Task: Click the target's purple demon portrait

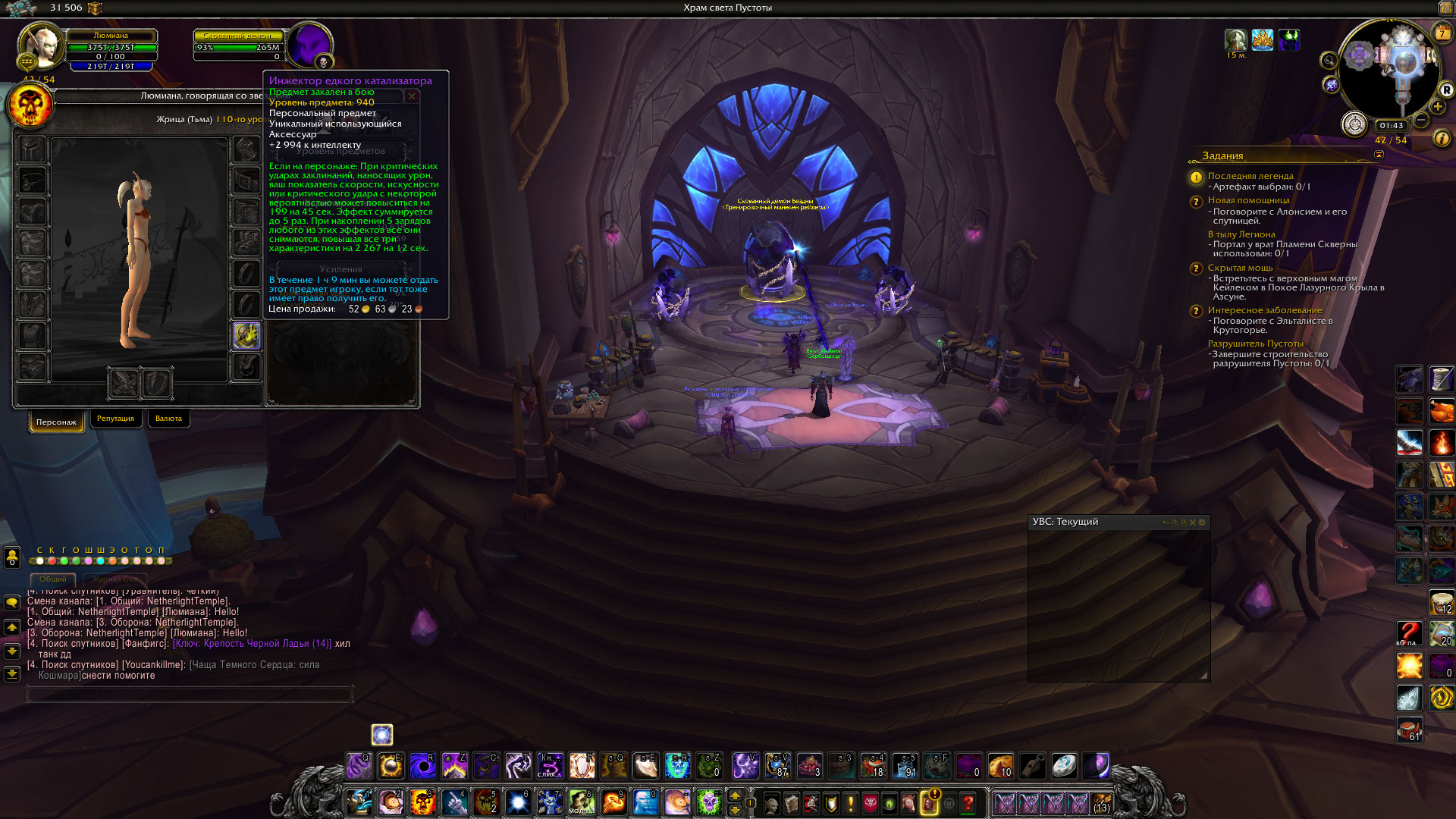Action: pyautogui.click(x=310, y=45)
